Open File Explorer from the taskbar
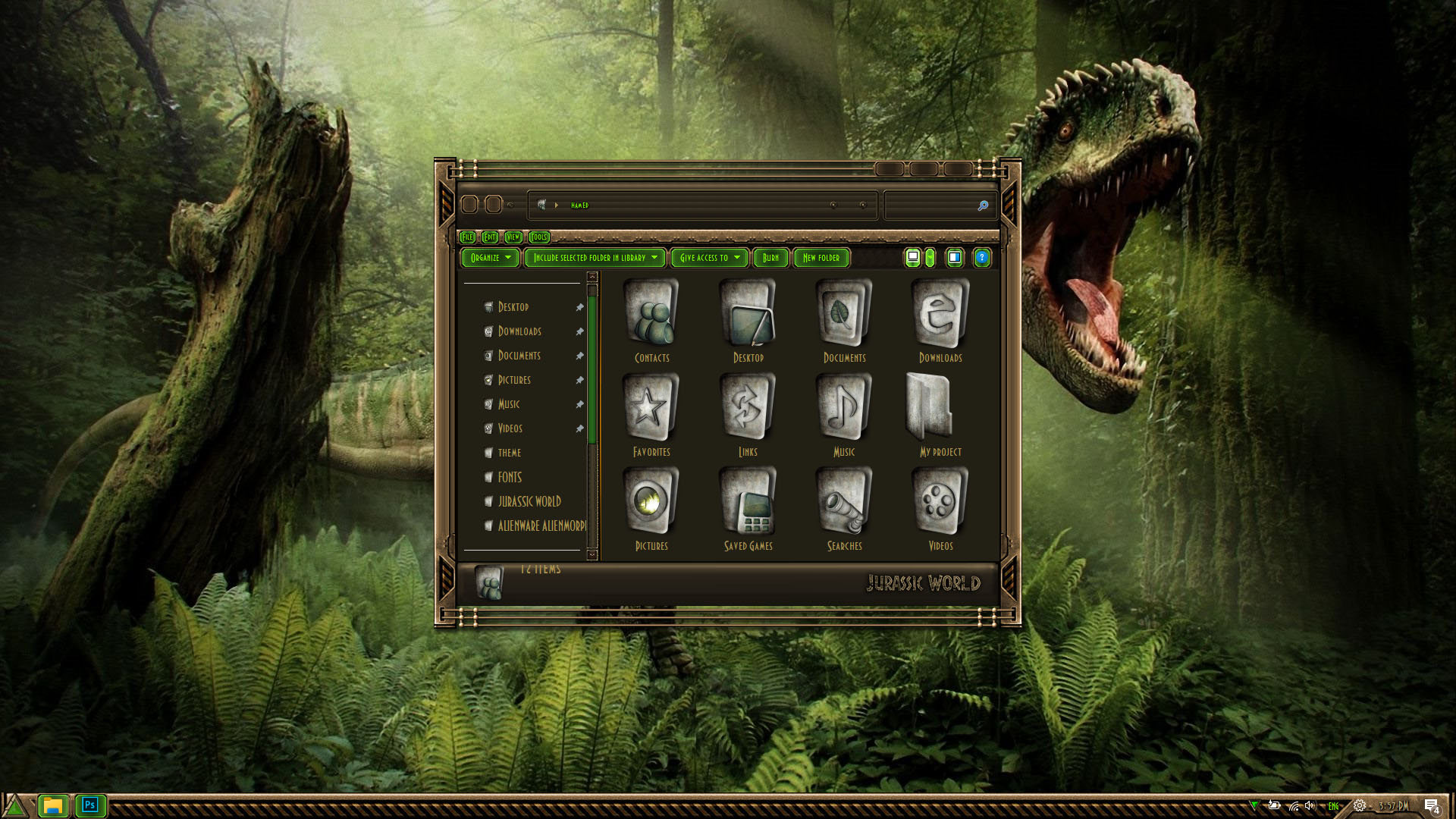This screenshot has height=819, width=1456. [x=52, y=805]
